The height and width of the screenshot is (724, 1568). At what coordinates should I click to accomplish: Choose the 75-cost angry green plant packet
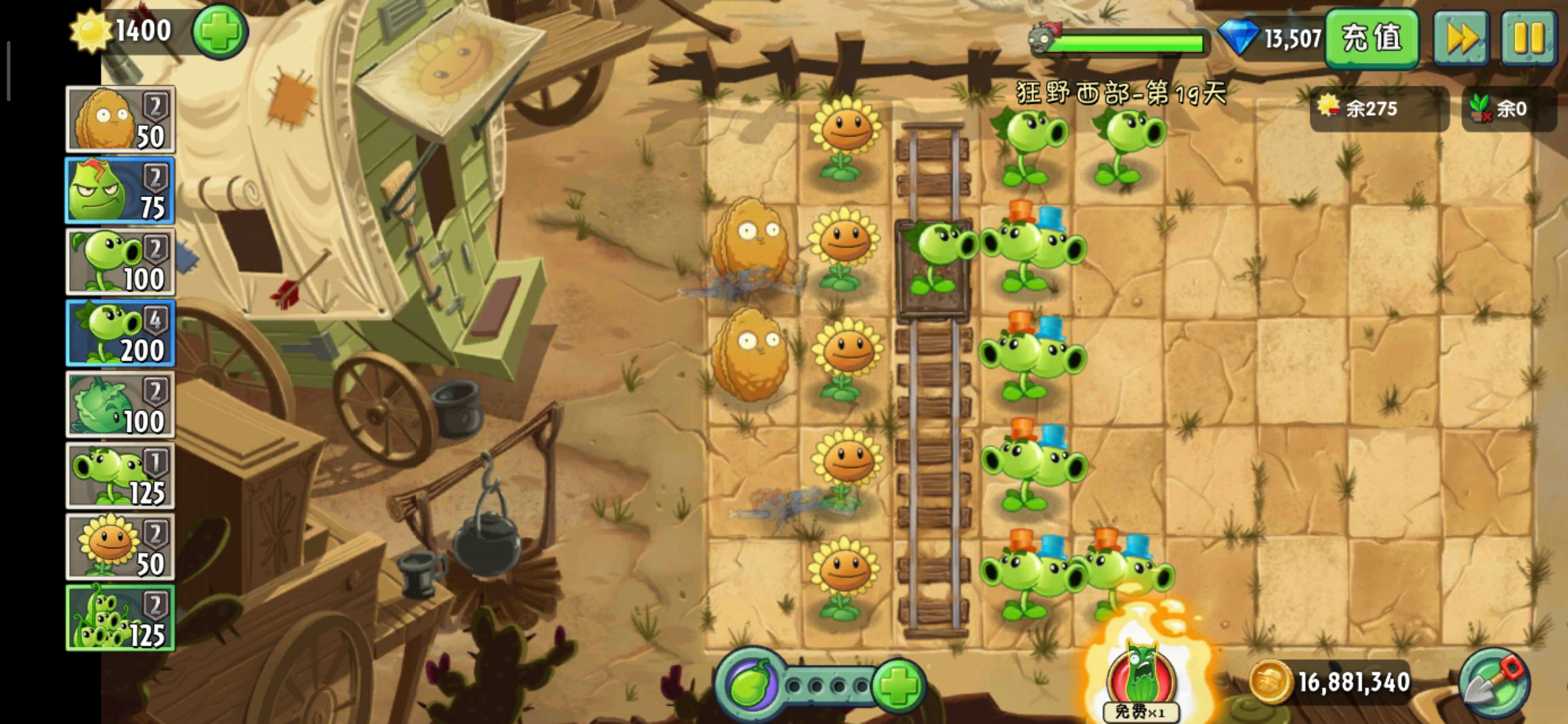coord(121,190)
